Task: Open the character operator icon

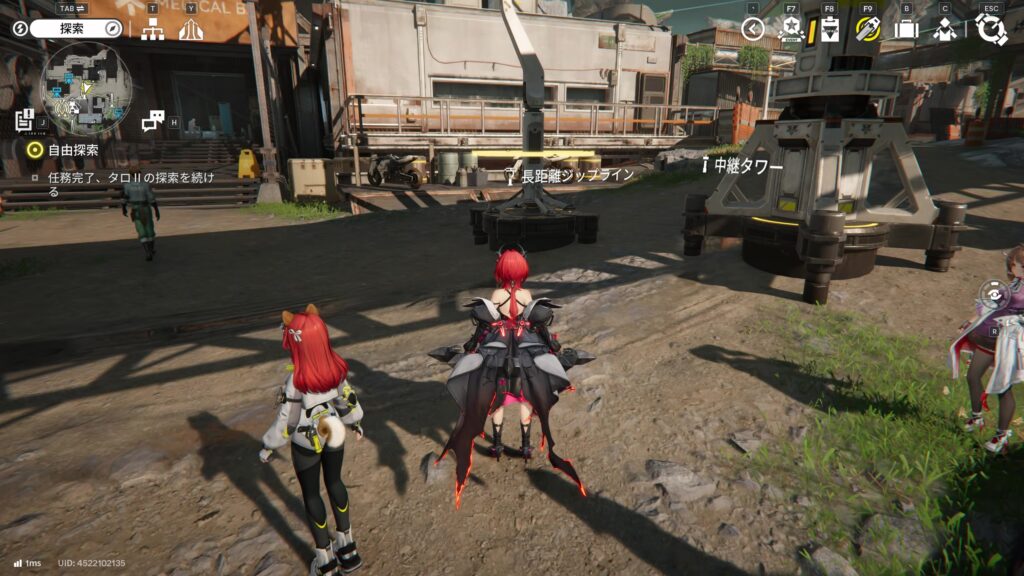Action: tap(944, 29)
